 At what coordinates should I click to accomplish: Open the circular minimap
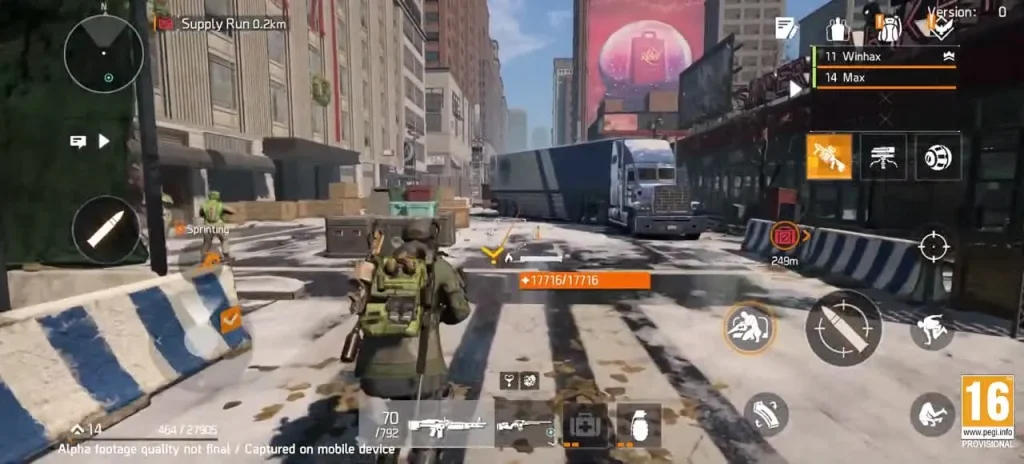pyautogui.click(x=104, y=54)
